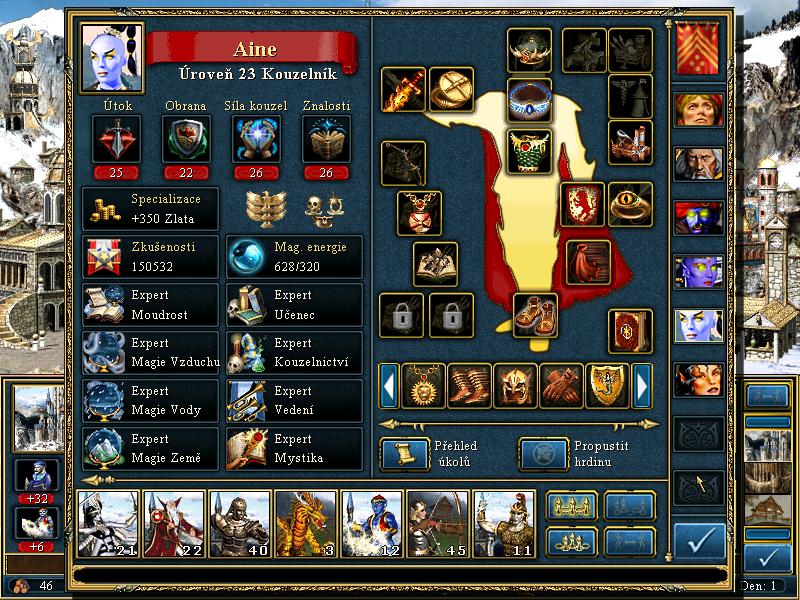Click Aine's hero portrait
This screenshot has width=800, height=600.
111,57
